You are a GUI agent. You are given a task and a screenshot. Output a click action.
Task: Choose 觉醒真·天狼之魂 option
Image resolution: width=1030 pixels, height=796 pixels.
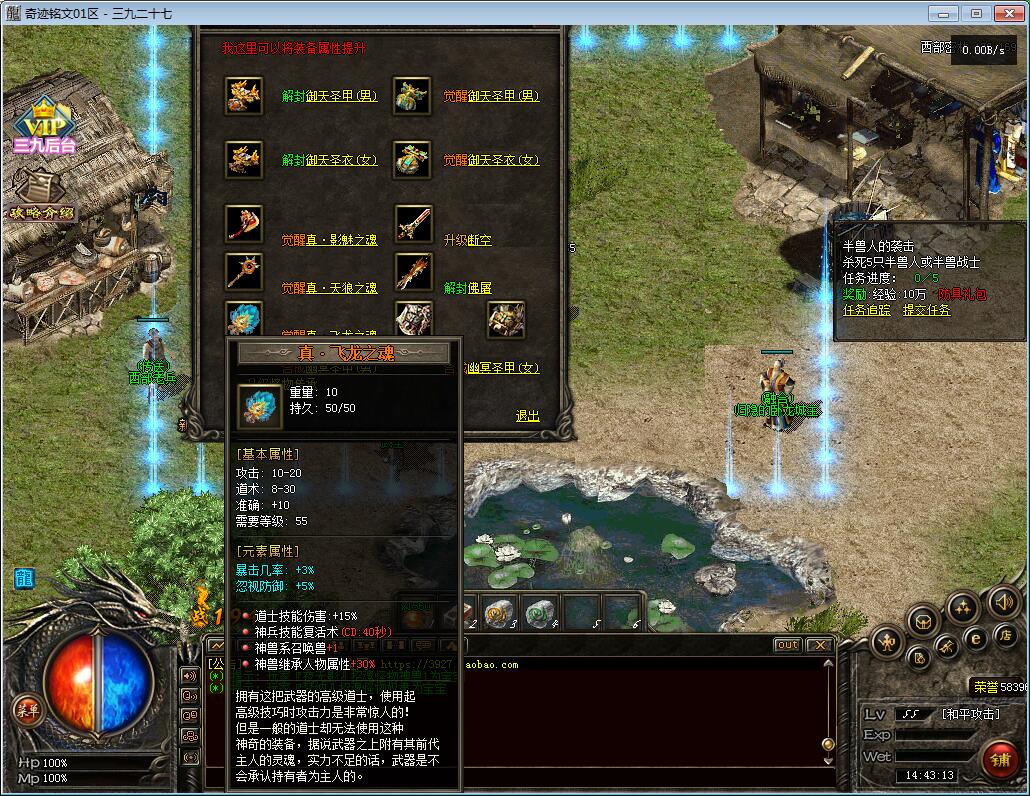click(329, 288)
